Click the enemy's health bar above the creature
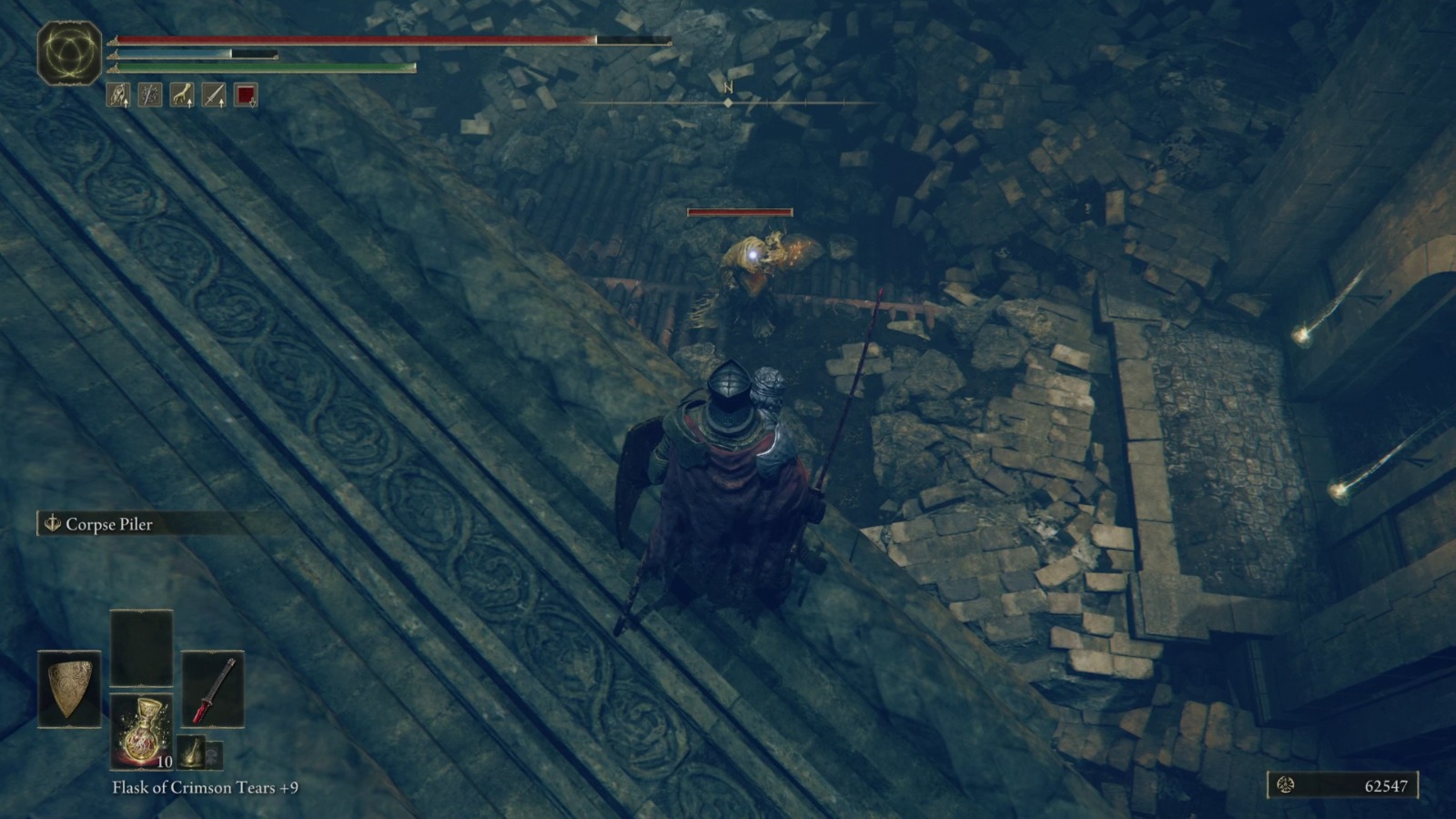Viewport: 1456px width, 819px height. 739,212
